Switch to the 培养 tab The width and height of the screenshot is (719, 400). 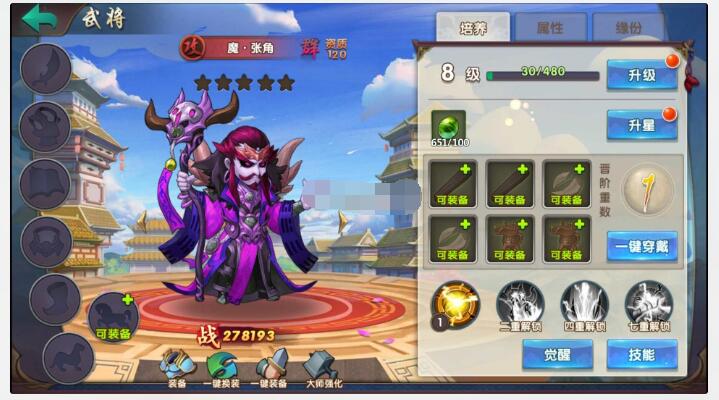tap(473, 28)
